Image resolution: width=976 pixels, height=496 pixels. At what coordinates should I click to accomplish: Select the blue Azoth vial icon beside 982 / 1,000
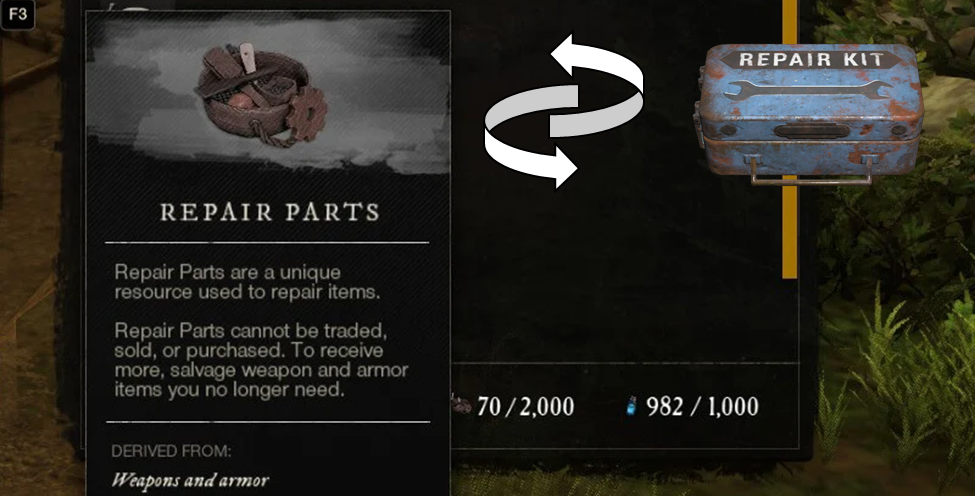[630, 406]
